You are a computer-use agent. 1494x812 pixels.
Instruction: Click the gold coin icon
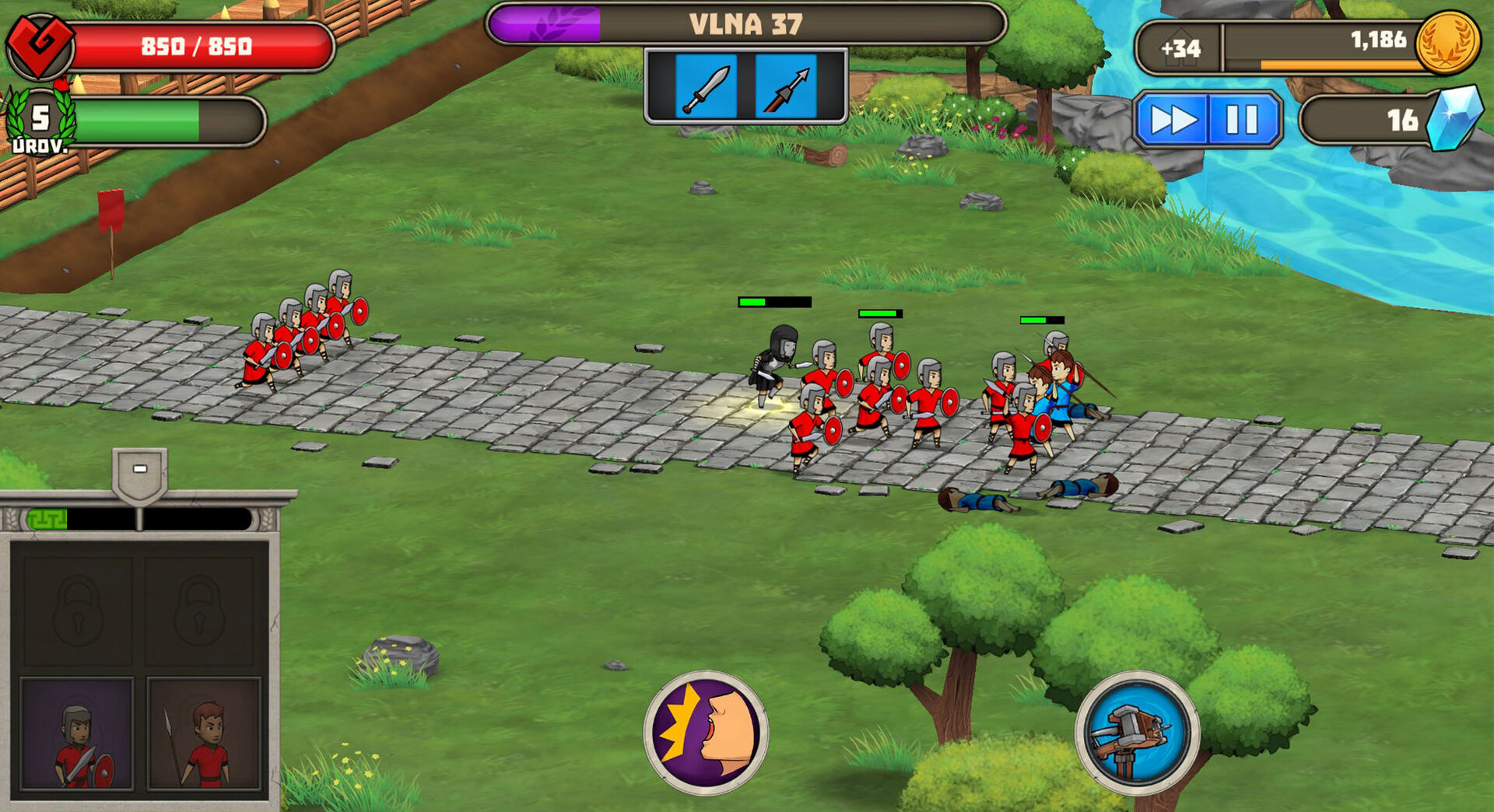(x=1447, y=42)
